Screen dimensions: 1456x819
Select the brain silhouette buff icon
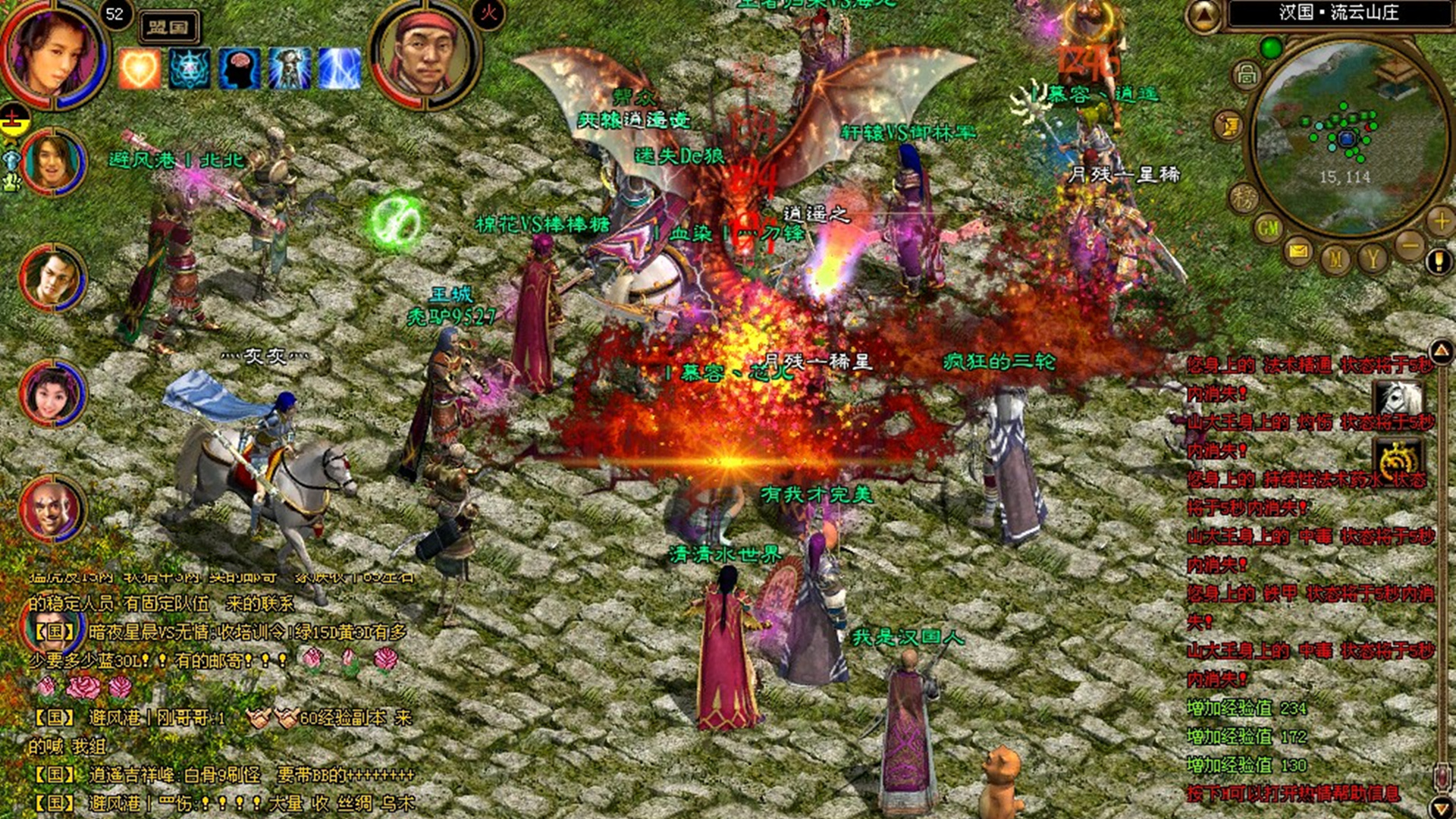pos(240,69)
